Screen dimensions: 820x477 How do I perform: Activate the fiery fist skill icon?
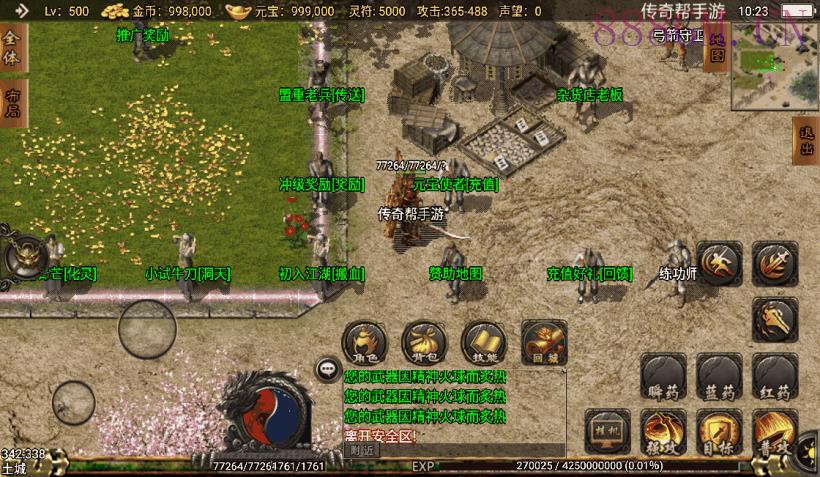tap(776, 320)
